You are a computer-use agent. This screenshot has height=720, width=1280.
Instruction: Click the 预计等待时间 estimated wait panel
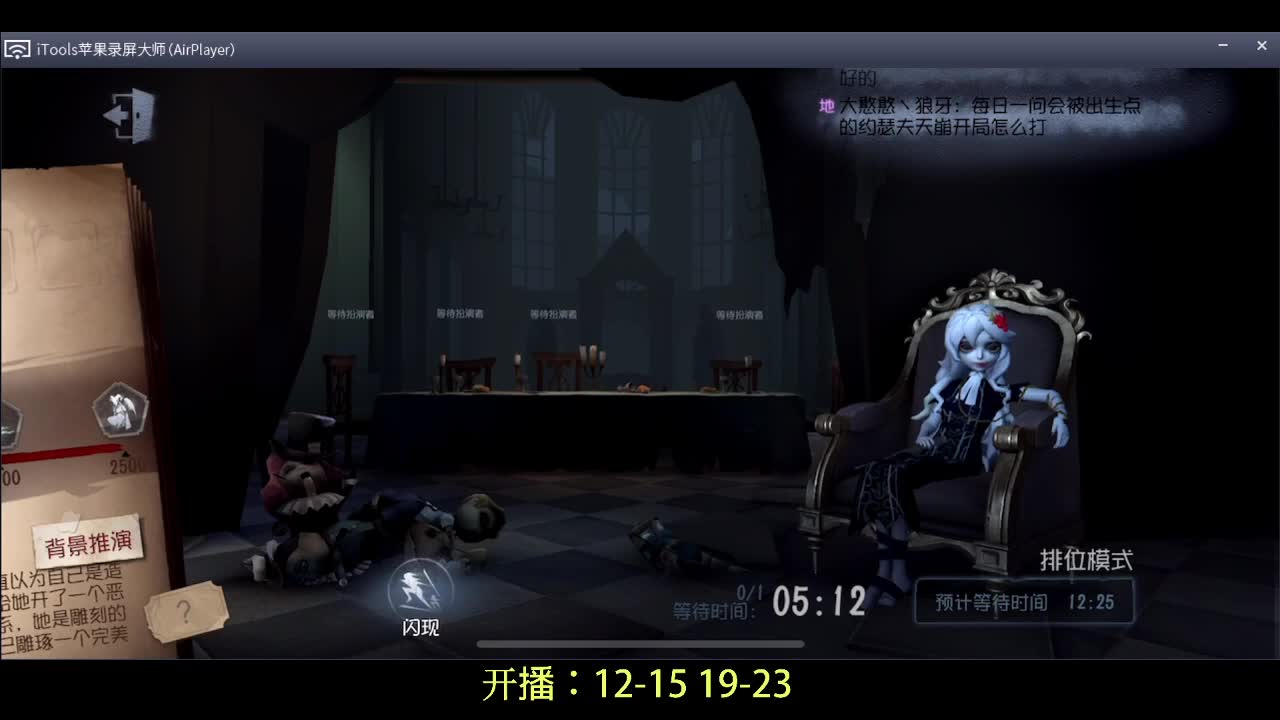coord(1023,601)
